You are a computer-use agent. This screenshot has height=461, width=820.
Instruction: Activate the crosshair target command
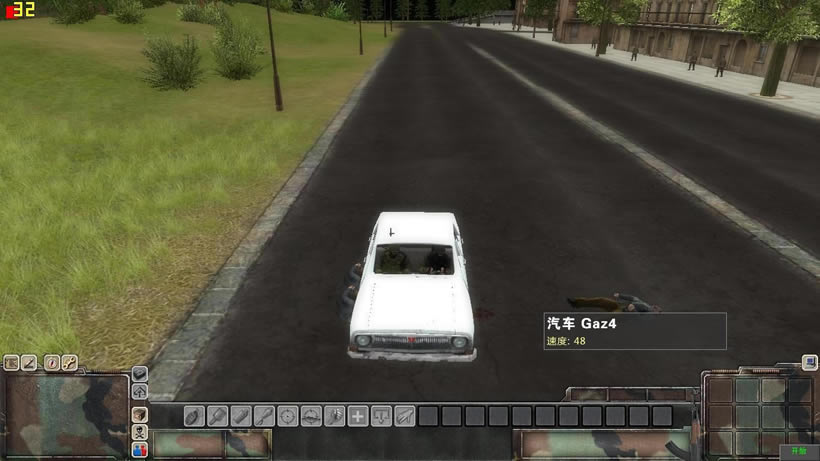click(288, 416)
